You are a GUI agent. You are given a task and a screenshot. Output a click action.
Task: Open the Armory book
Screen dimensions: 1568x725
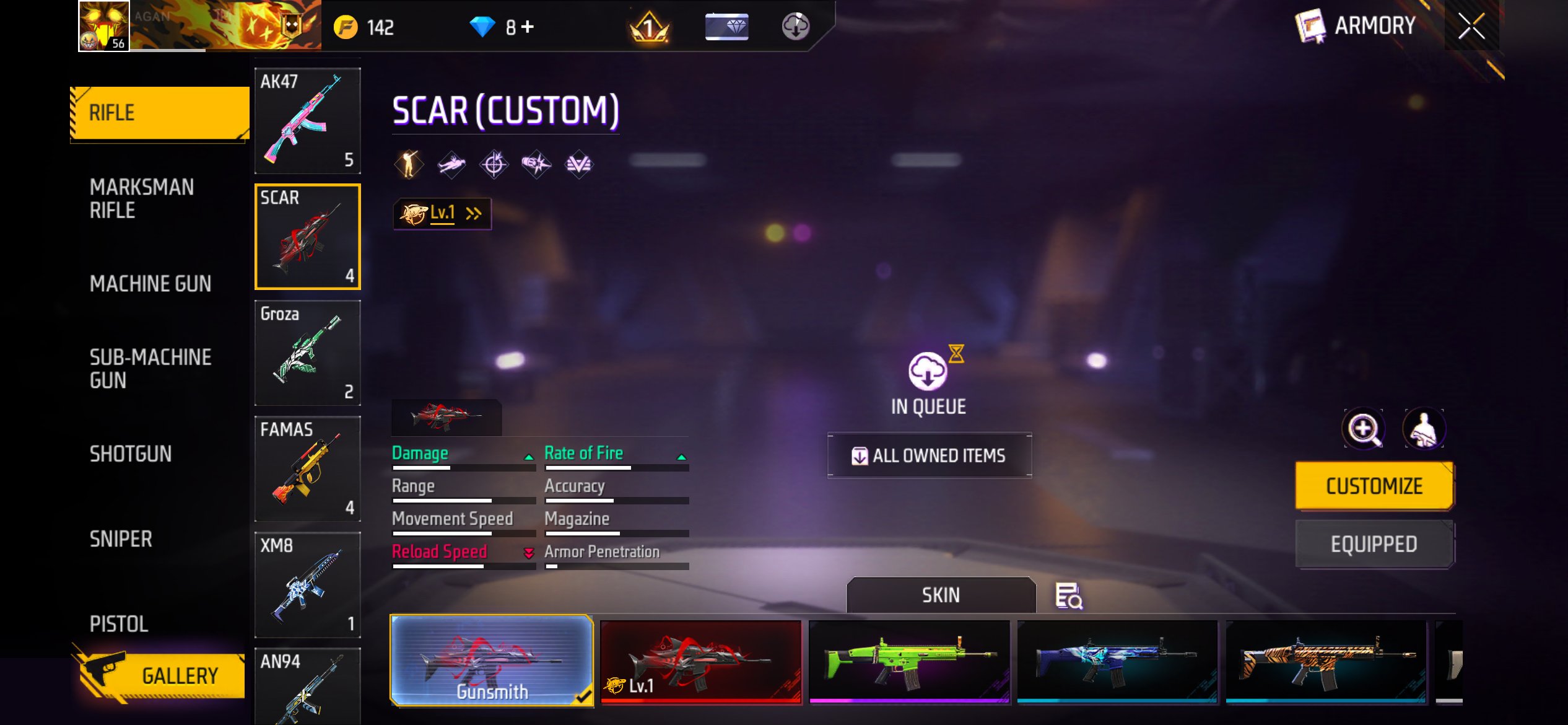coord(1355,26)
